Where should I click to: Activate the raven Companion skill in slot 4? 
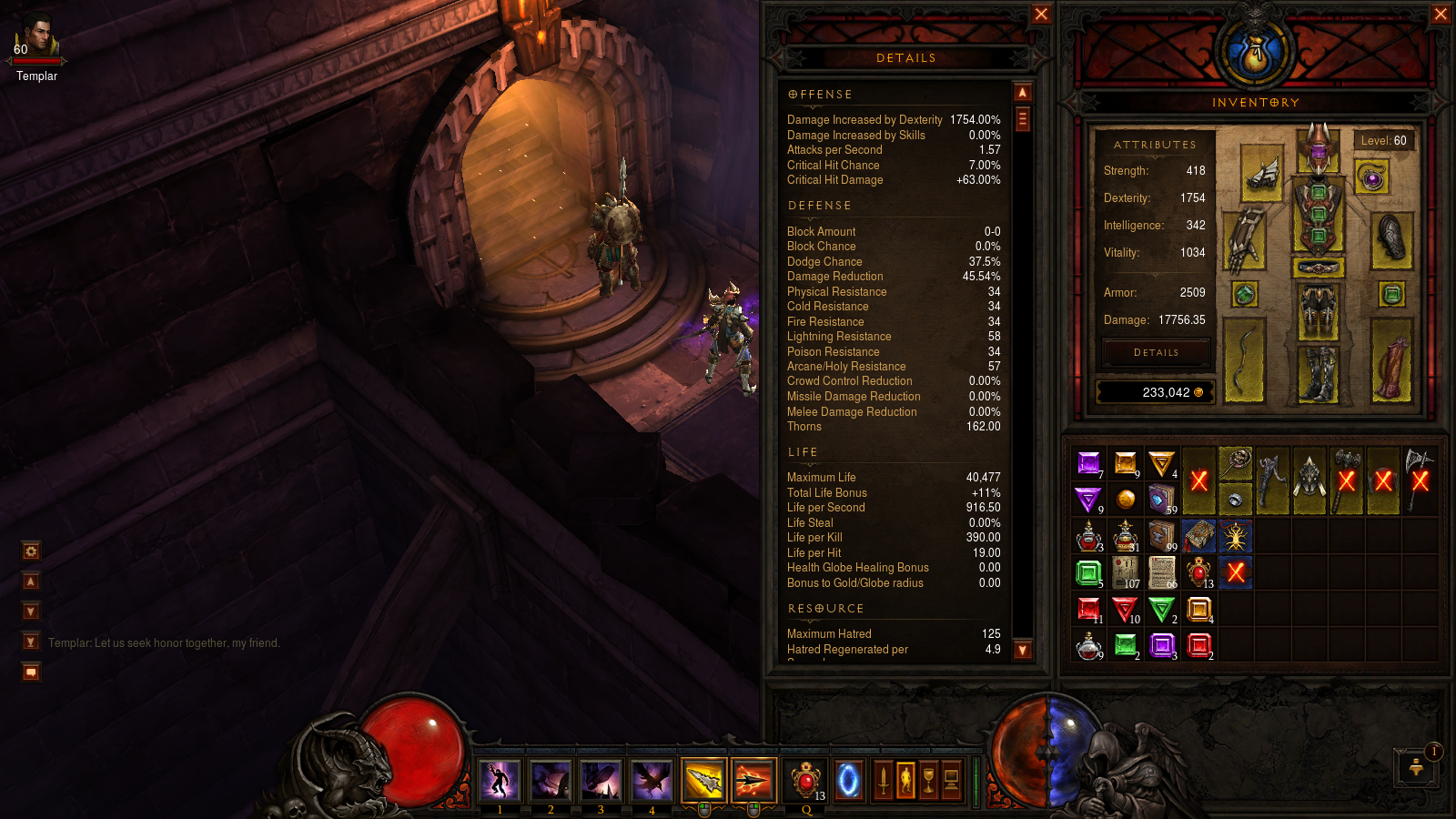tap(652, 780)
